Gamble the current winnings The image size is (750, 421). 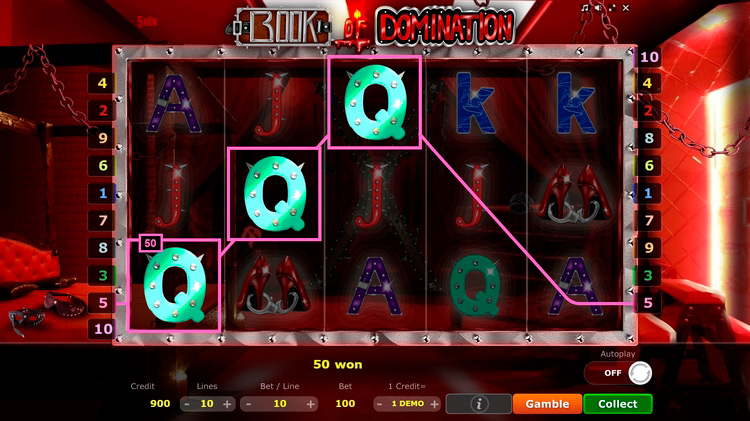547,404
